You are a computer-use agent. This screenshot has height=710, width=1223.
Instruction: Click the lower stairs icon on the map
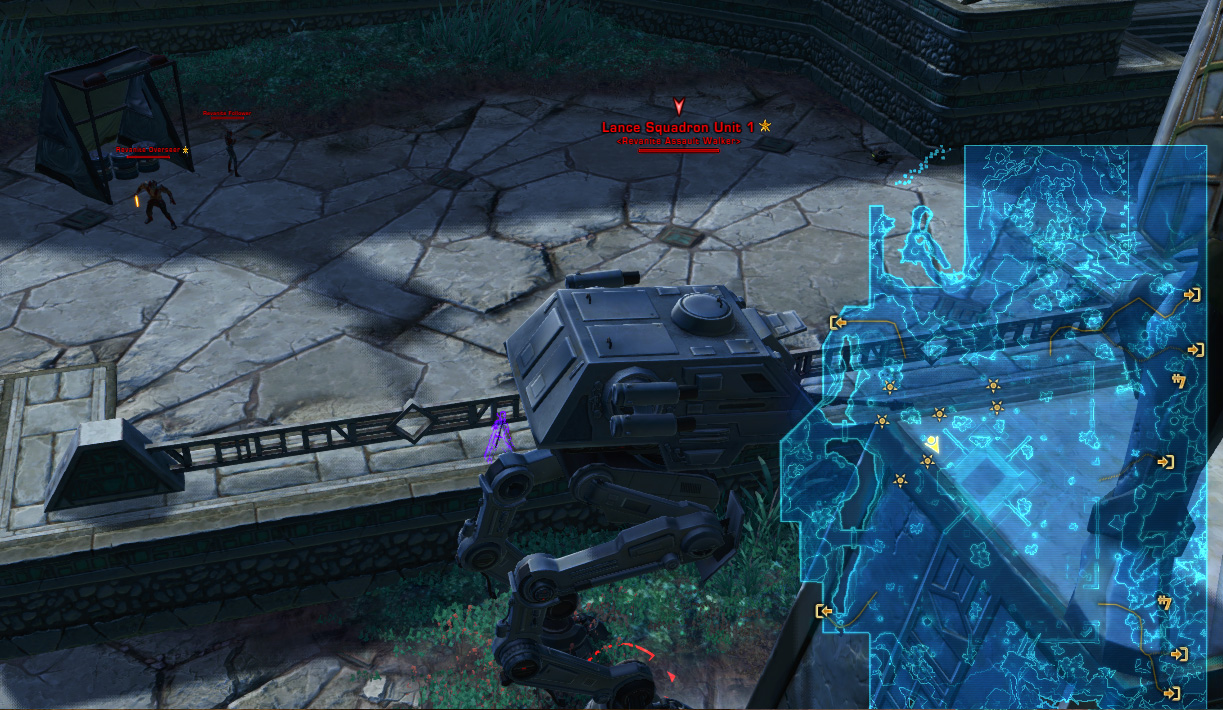(1164, 601)
